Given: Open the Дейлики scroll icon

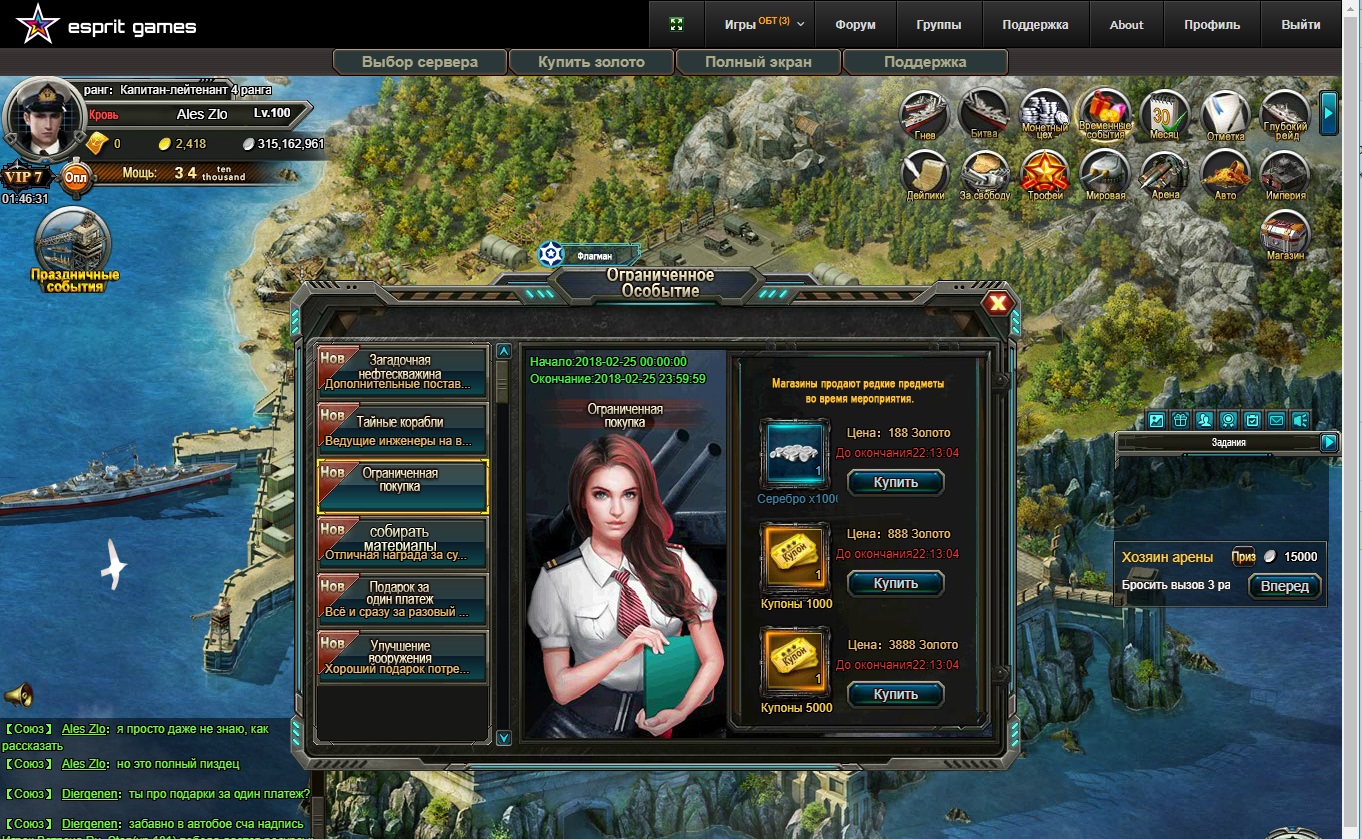Looking at the screenshot, I should point(926,175).
